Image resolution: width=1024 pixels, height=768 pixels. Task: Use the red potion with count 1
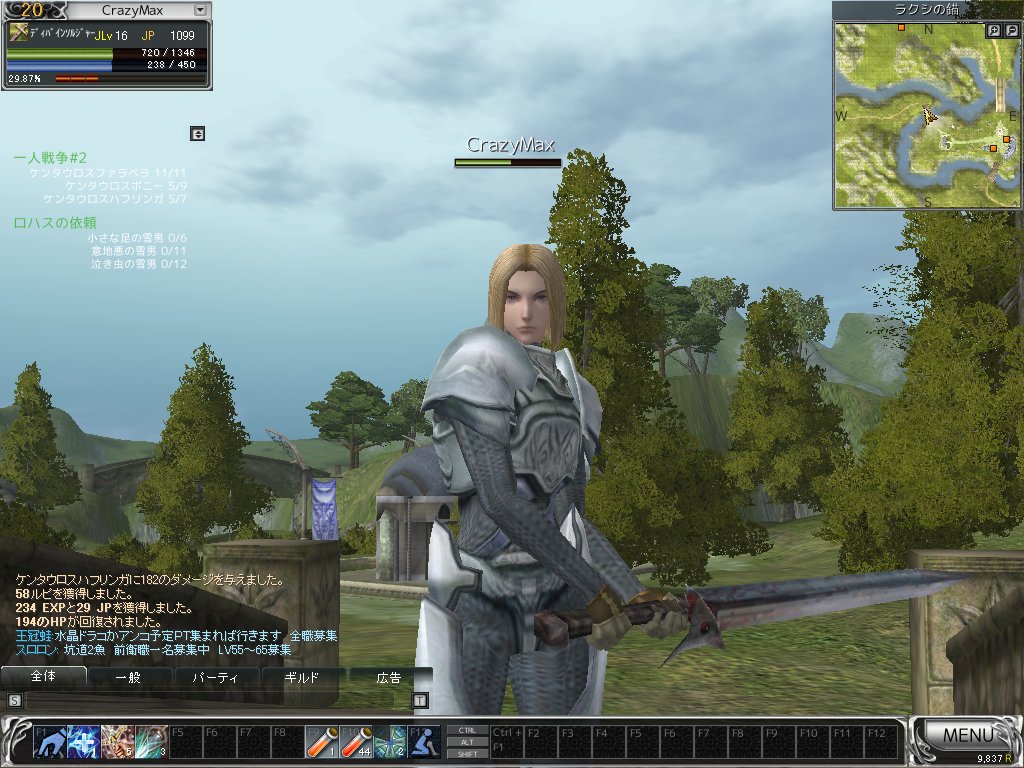pyautogui.click(x=322, y=741)
